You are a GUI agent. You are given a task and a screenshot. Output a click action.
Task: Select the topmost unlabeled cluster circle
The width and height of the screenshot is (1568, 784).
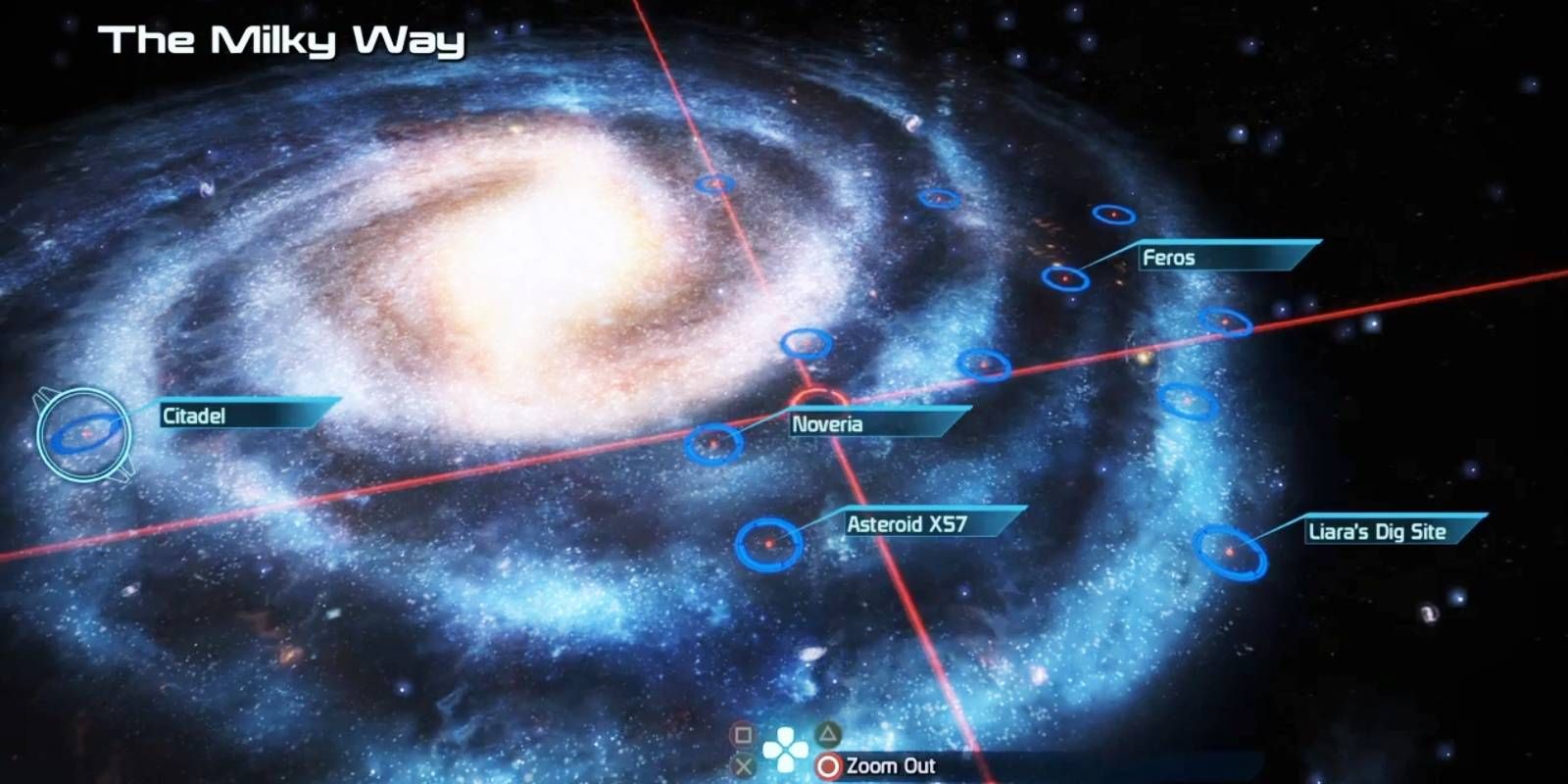pyautogui.click(x=714, y=184)
